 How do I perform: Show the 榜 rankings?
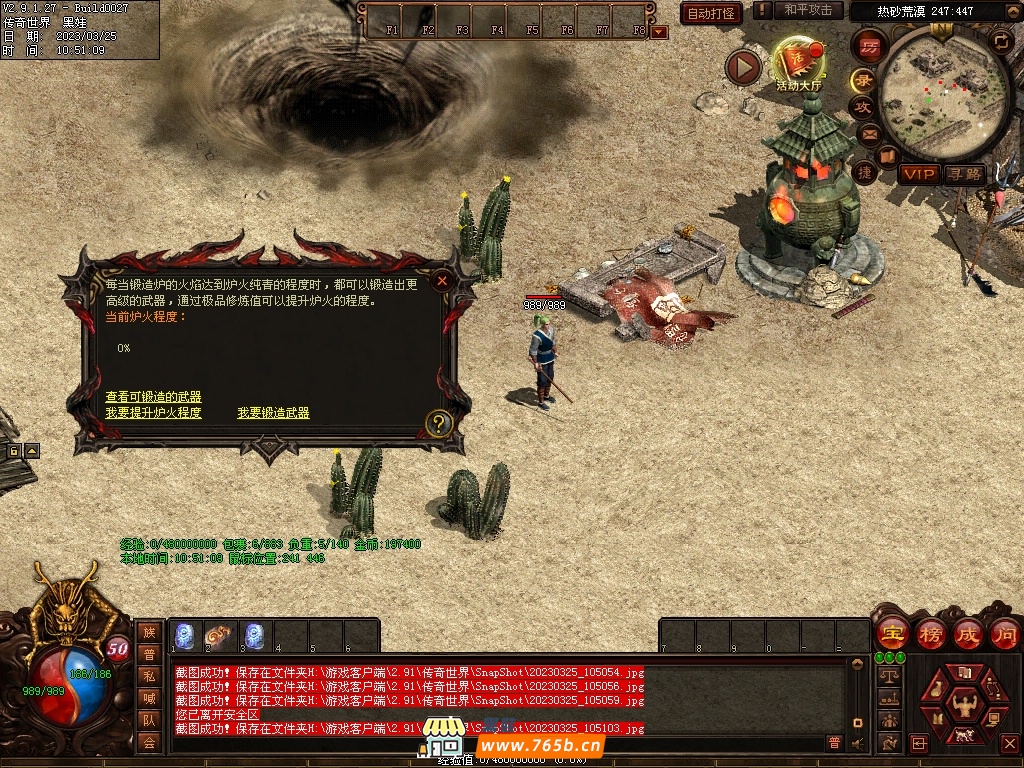930,633
